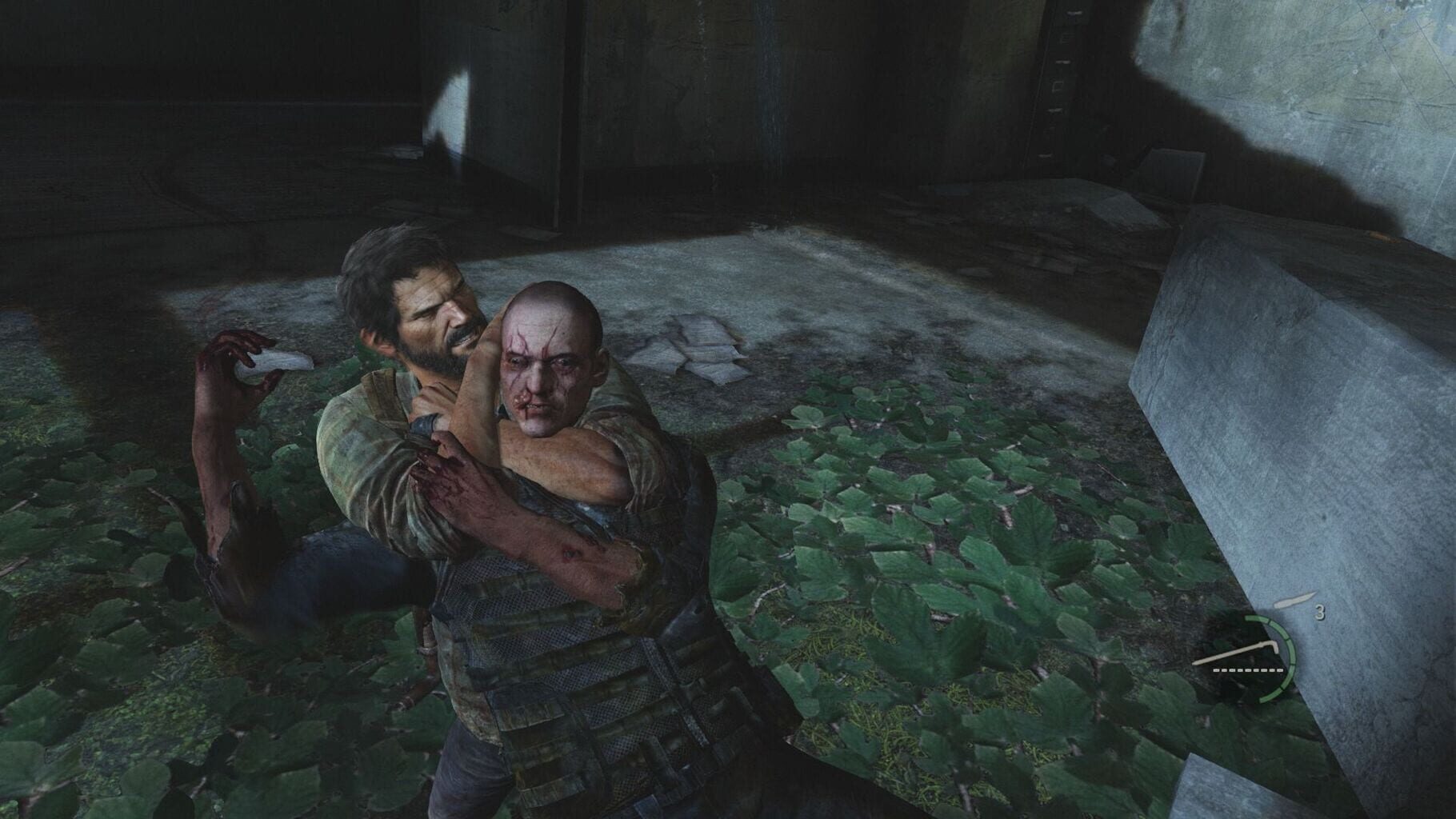Toggle the first durability bar segment
Image resolution: width=1456 pixels, height=819 pixels.
coord(1216,670)
